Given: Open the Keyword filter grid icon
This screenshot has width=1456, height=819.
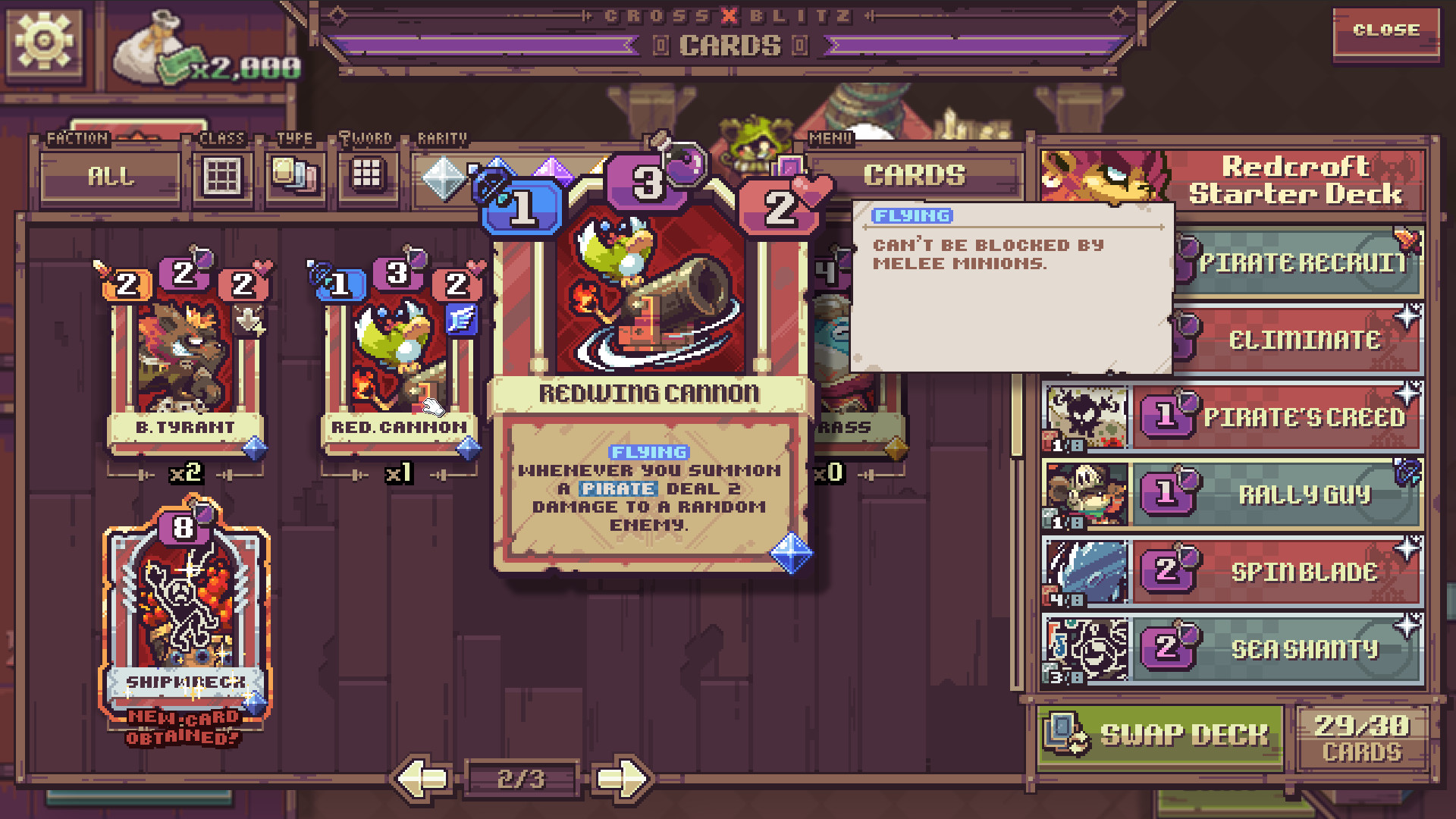Looking at the screenshot, I should [369, 176].
